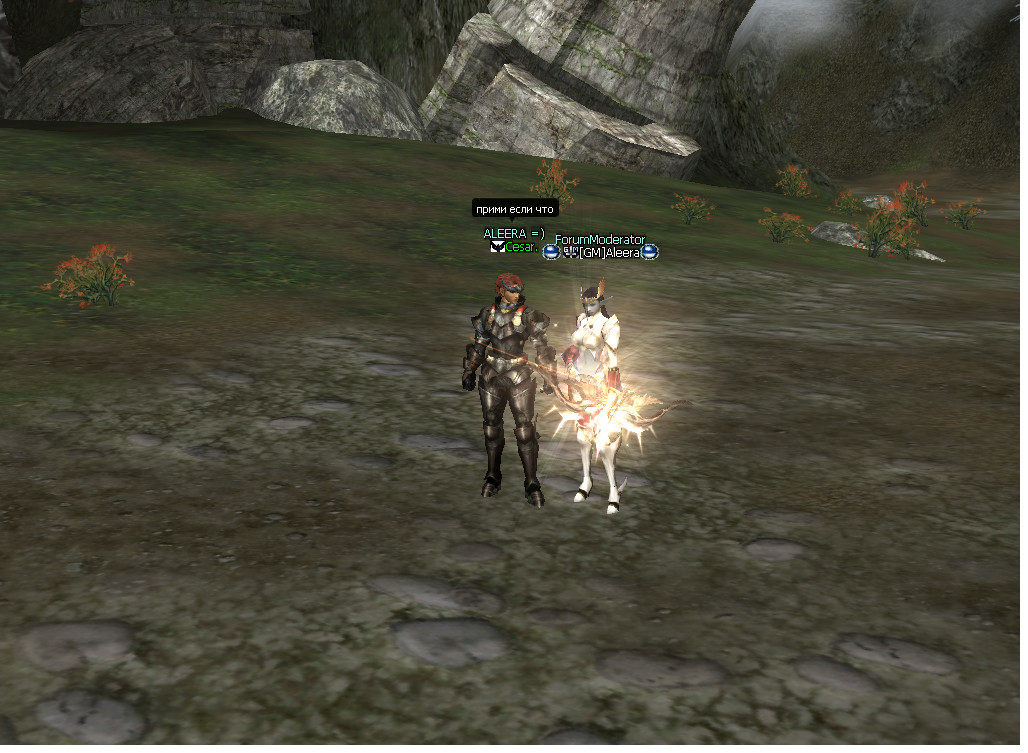1028x753 pixels.
Task: Select the Cesar. player nameplate
Action: click(x=522, y=247)
